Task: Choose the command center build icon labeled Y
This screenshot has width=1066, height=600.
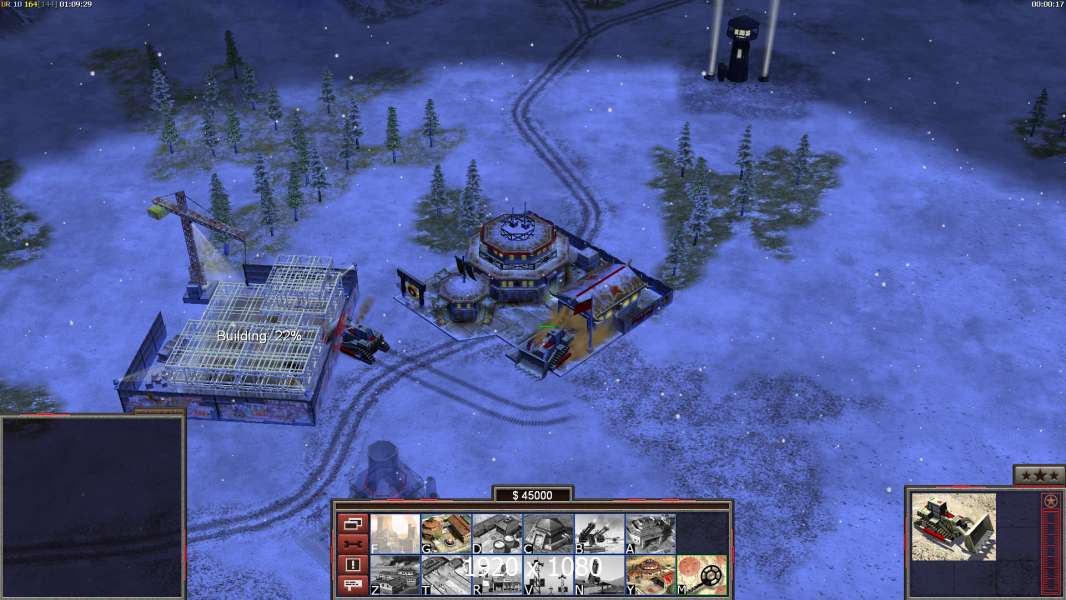Action: 650,575
